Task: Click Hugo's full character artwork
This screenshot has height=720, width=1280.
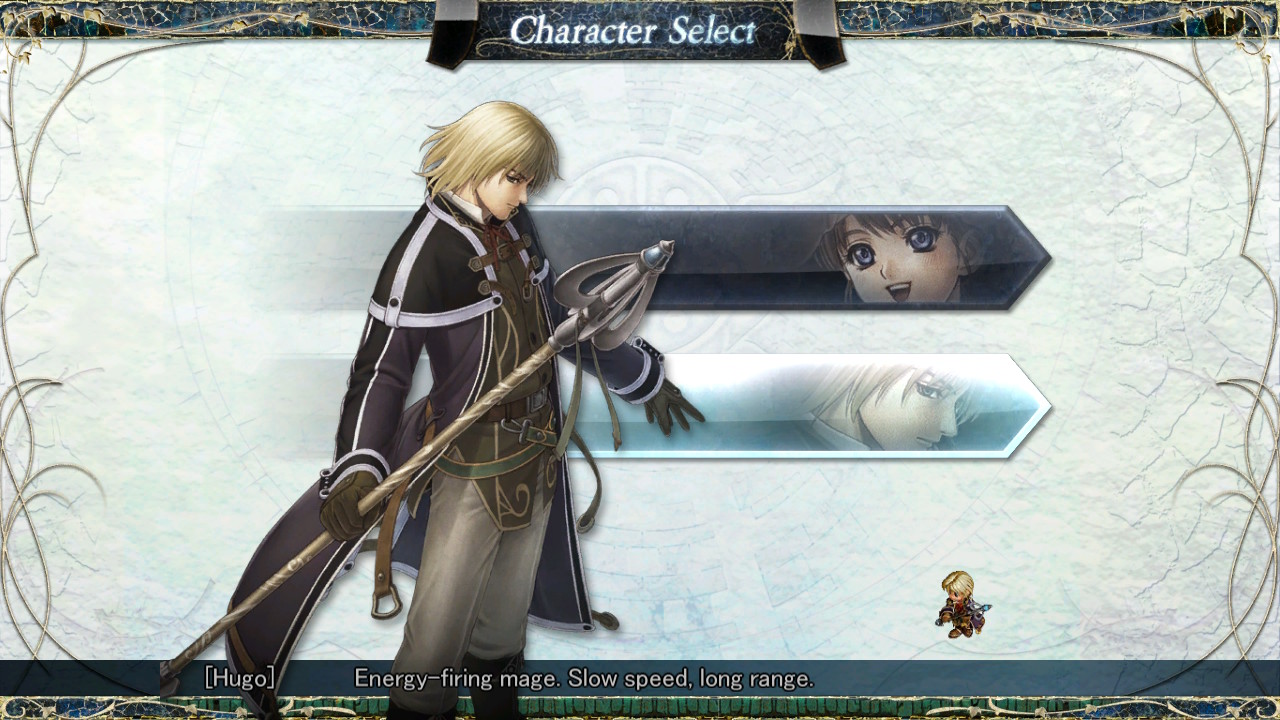Action: coord(450,400)
